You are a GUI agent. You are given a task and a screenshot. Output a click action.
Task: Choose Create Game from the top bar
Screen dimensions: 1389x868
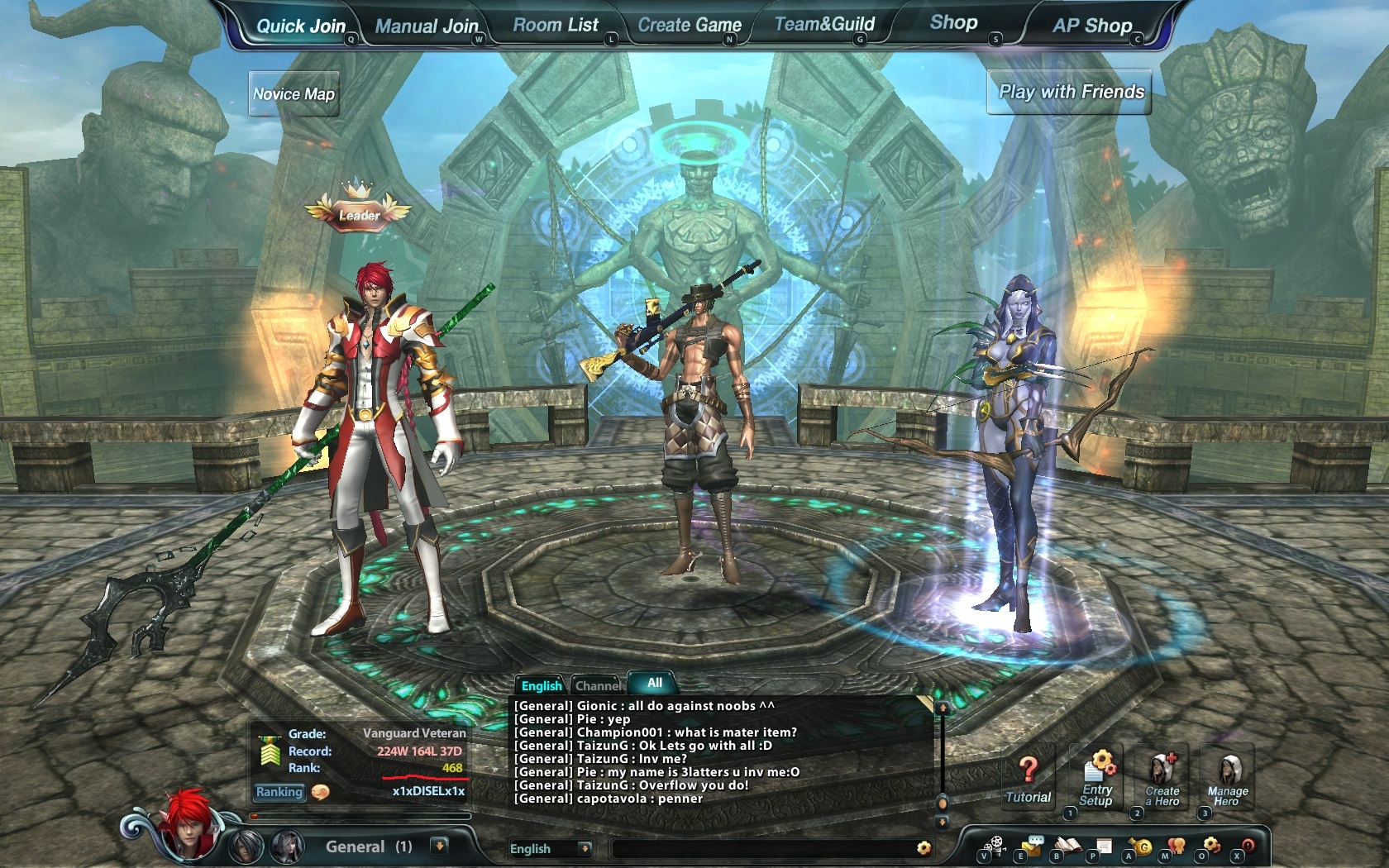click(689, 25)
